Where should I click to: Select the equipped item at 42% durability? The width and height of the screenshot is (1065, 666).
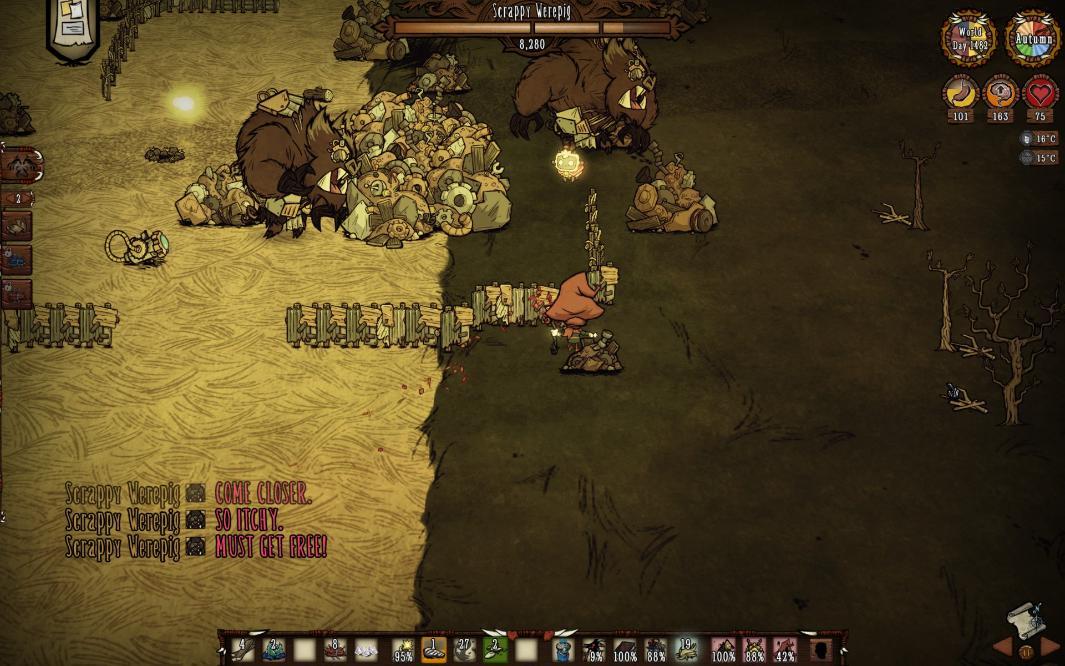click(x=785, y=650)
